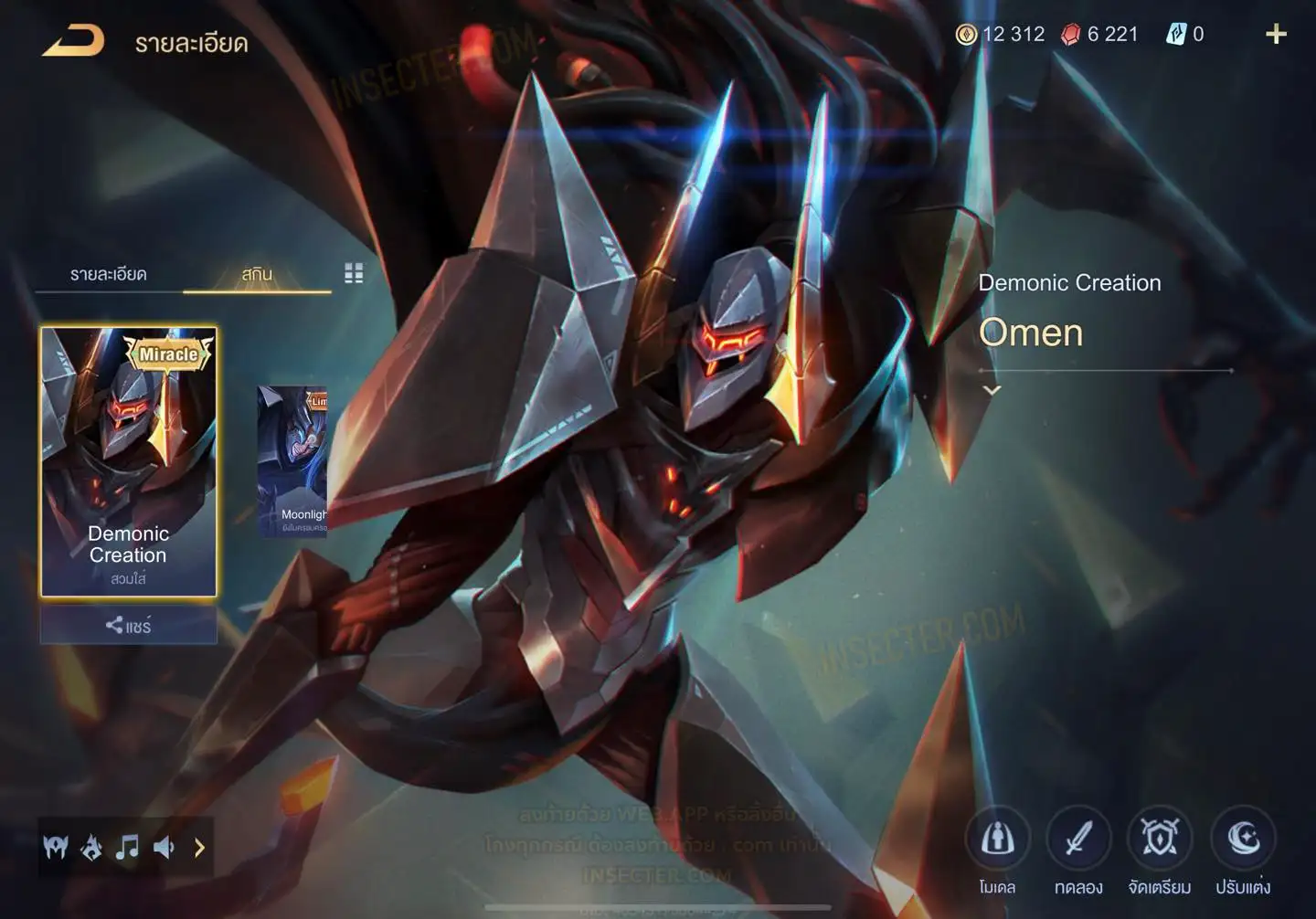
Task: Click the flame effect icon
Action: click(x=91, y=848)
